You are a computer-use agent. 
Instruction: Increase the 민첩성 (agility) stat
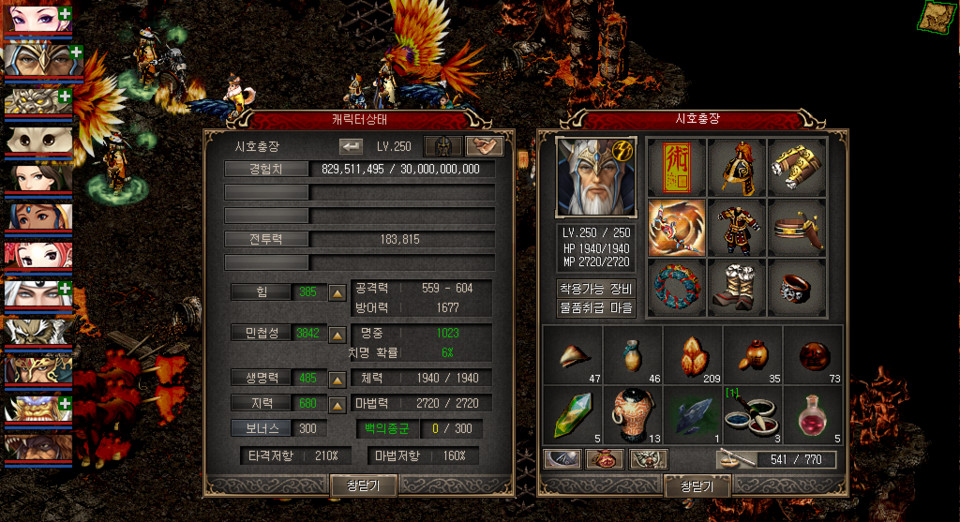(338, 333)
